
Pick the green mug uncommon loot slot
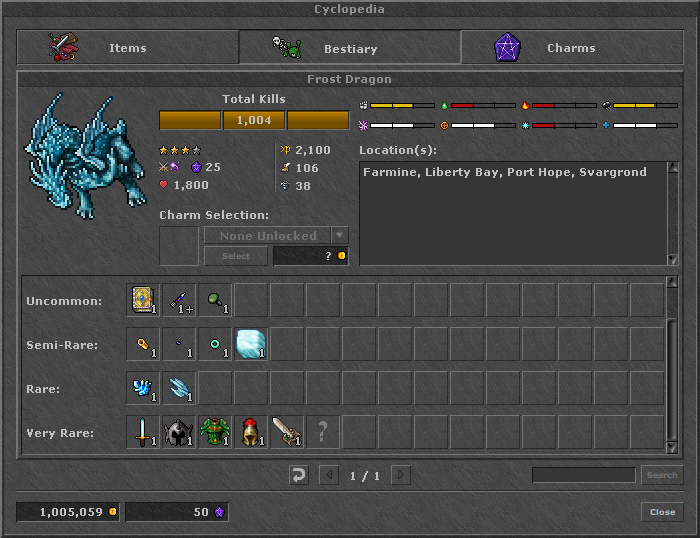click(215, 300)
